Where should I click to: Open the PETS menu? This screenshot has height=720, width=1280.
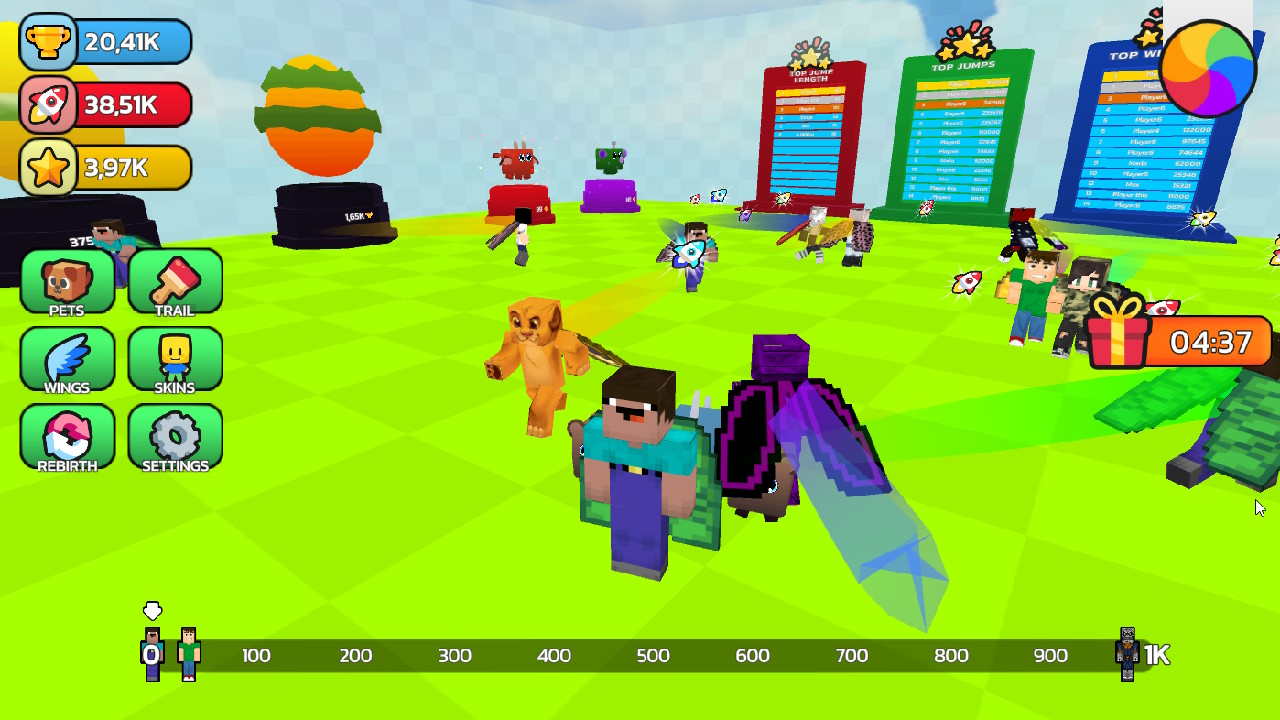[66, 283]
